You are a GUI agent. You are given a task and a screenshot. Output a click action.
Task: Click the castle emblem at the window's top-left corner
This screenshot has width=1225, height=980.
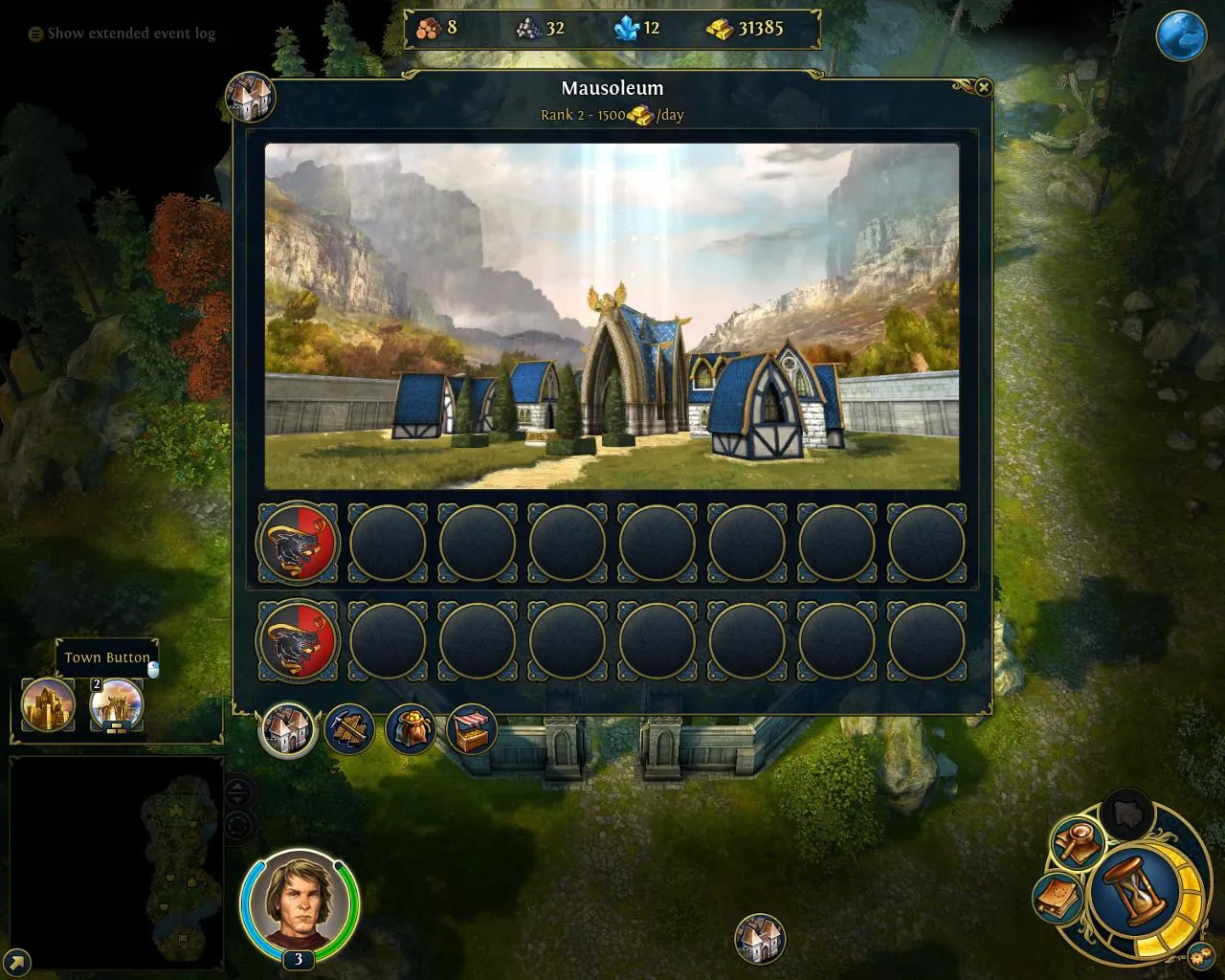[x=250, y=98]
